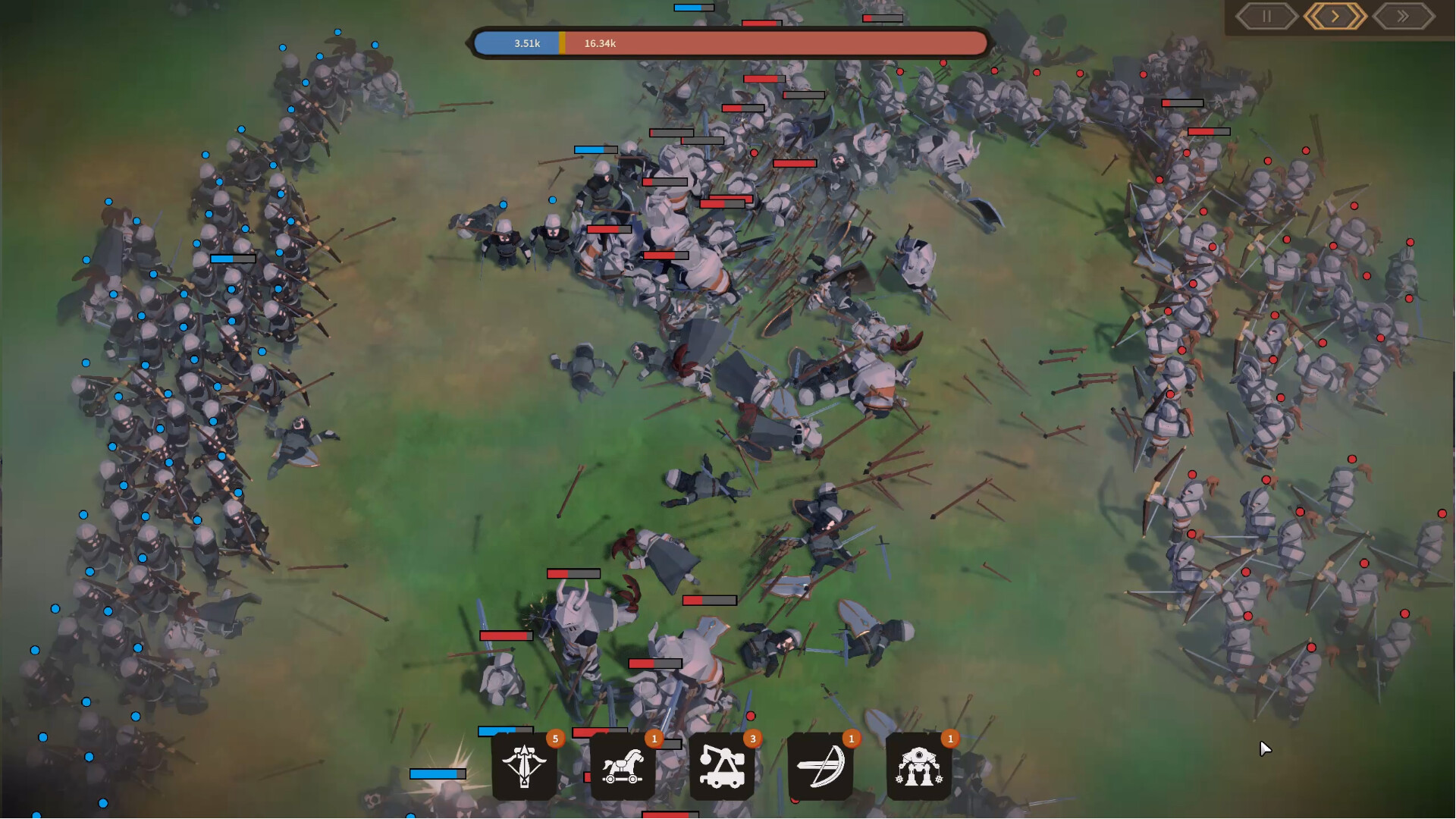Select the trojan horse unit icon
1456x819 pixels.
623,767
